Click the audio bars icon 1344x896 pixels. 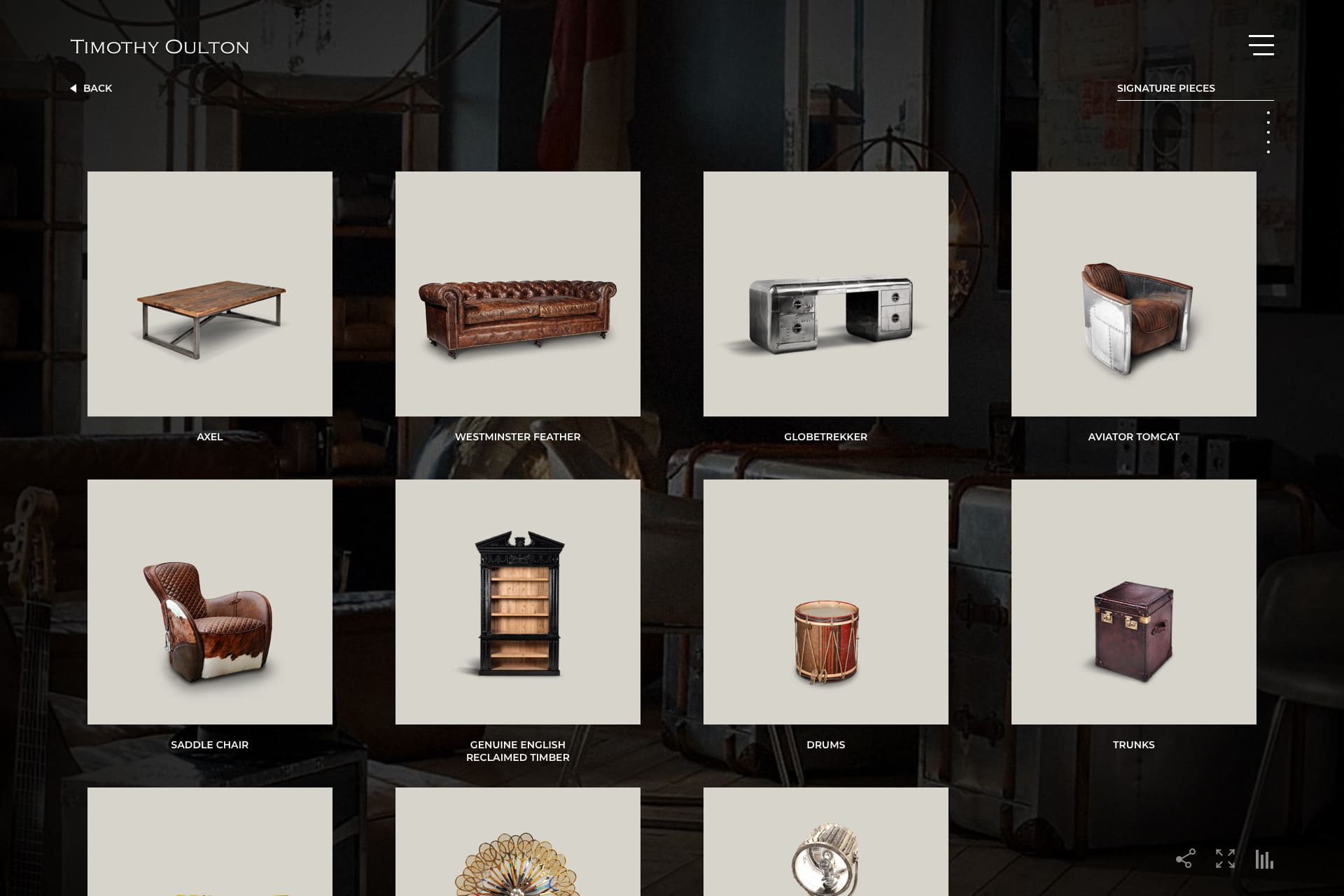(x=1264, y=859)
